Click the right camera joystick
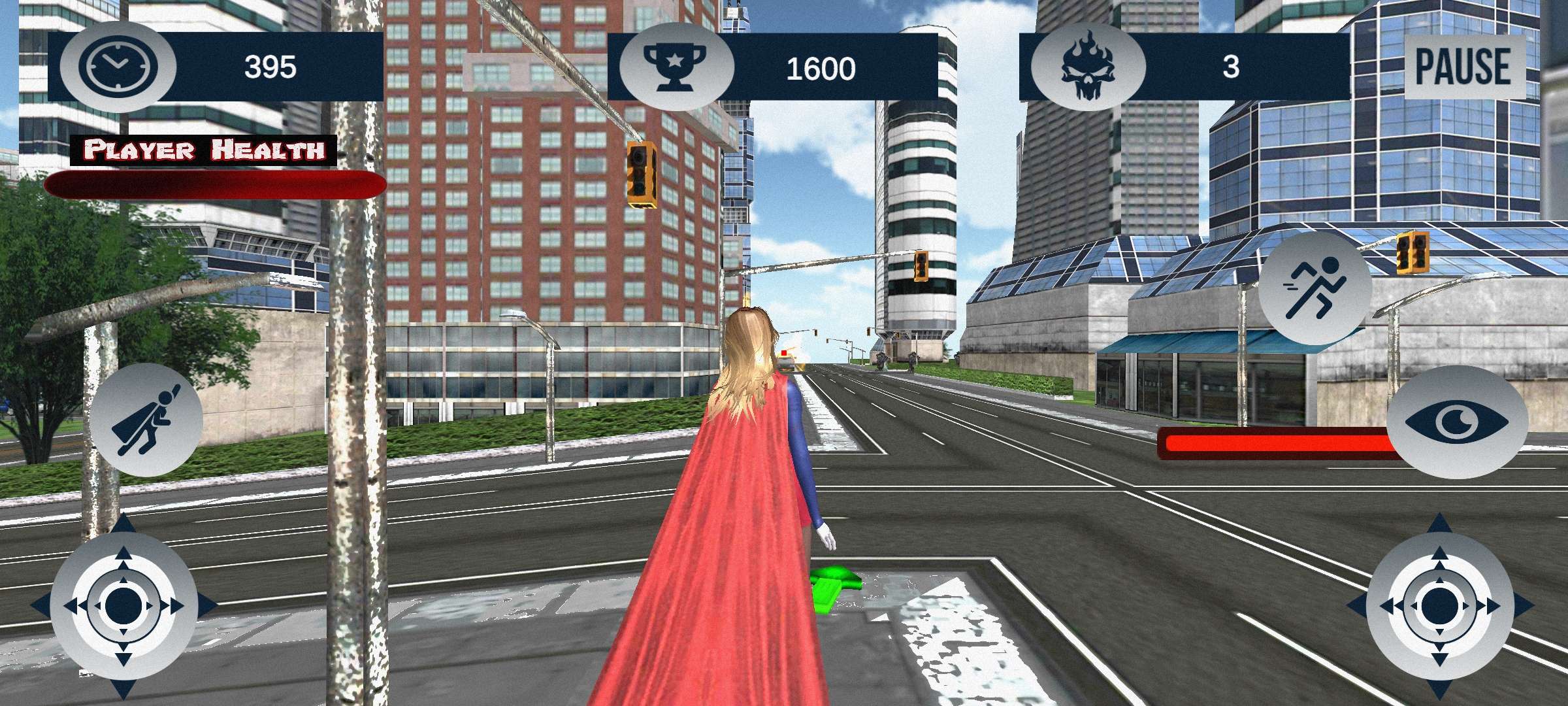This screenshot has height=706, width=1568. [x=1439, y=606]
